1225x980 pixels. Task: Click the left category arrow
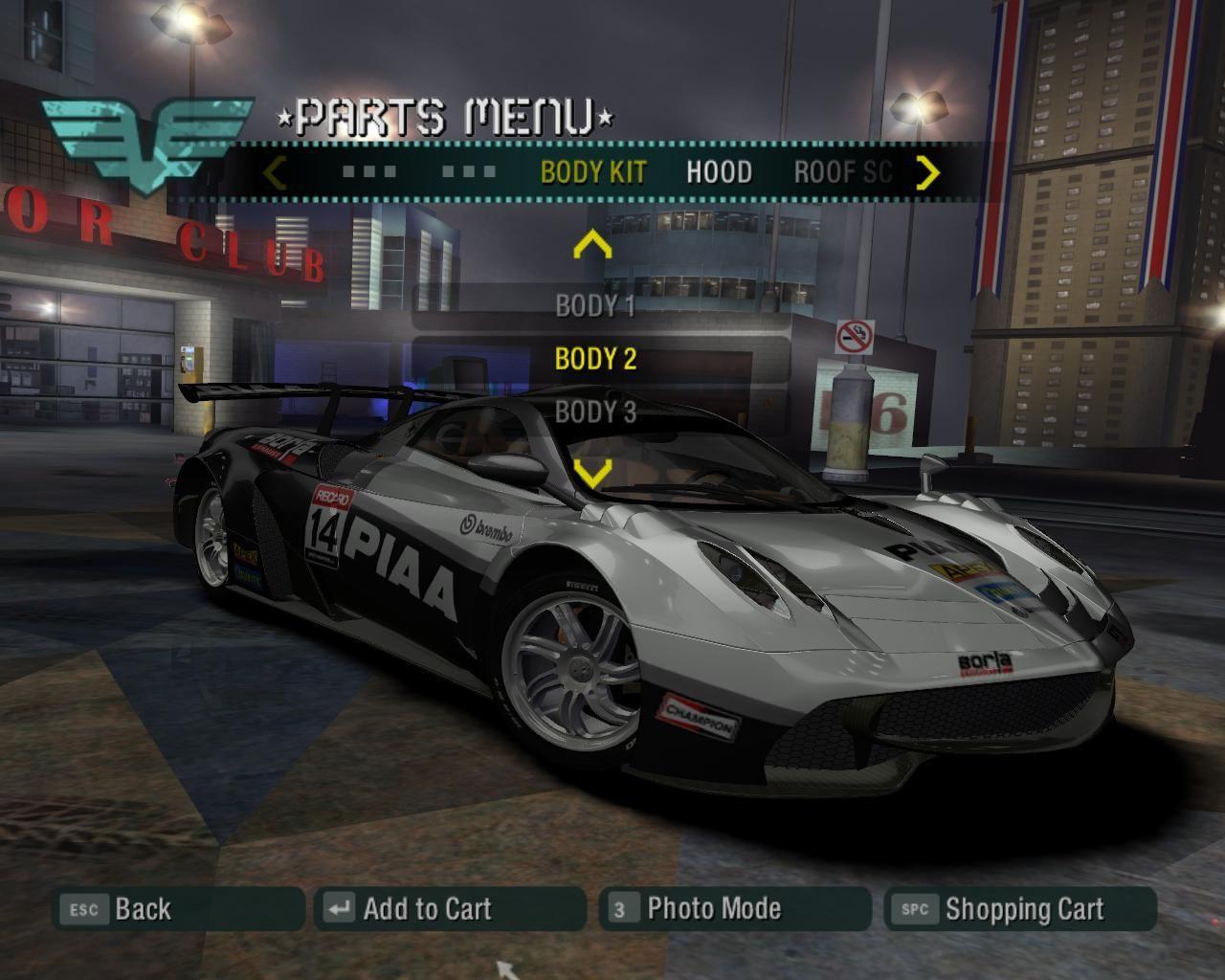point(275,173)
